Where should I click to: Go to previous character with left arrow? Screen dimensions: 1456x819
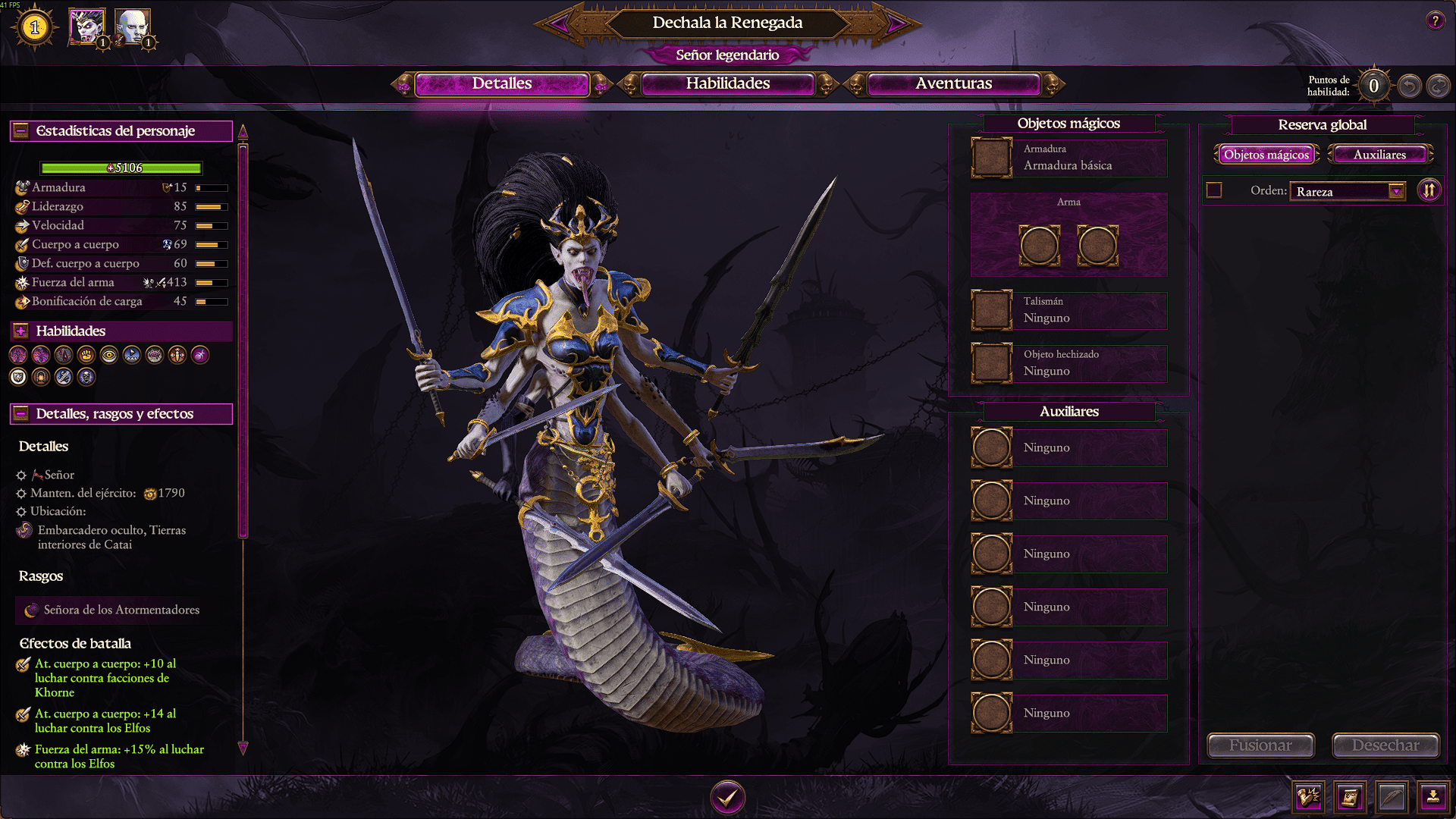point(560,24)
